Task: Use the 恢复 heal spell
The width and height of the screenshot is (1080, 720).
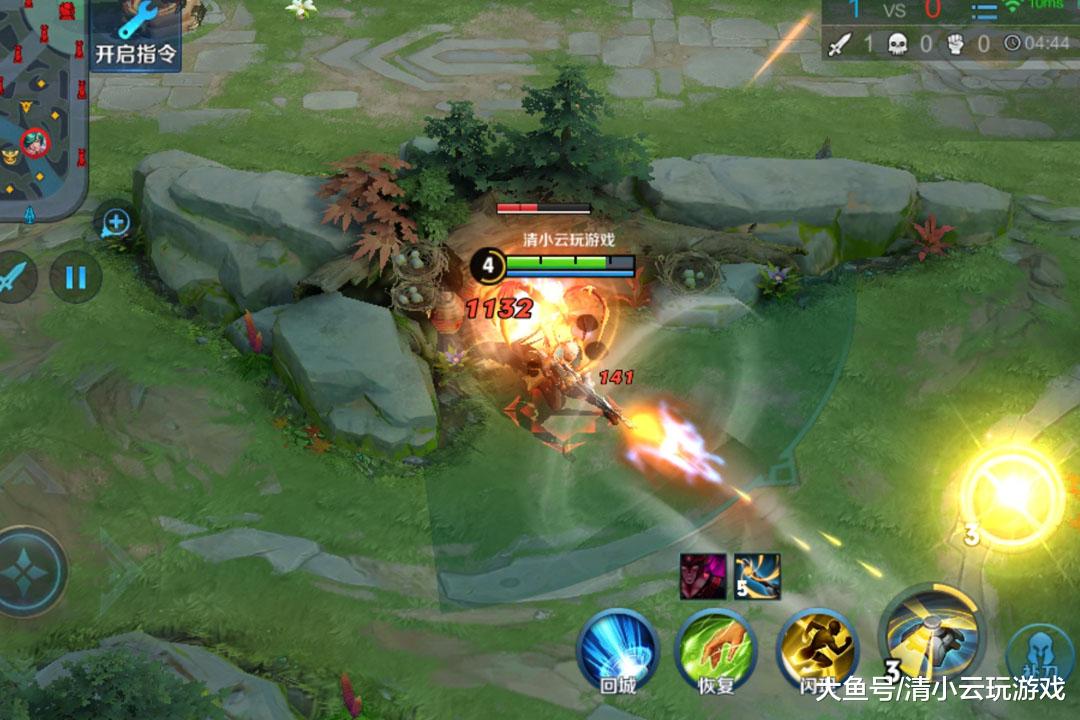Action: click(x=716, y=647)
